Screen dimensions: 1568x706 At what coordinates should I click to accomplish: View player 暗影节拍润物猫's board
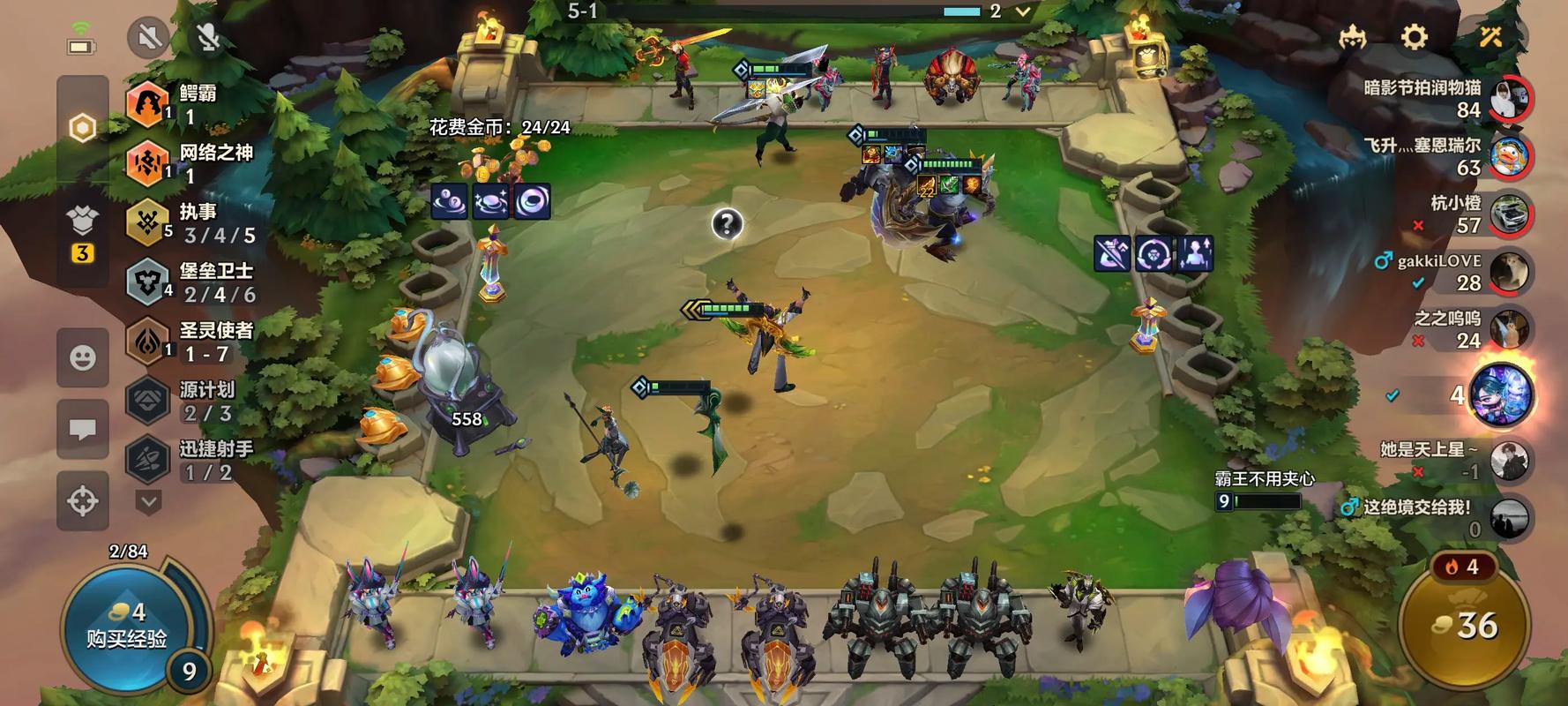(1508, 98)
